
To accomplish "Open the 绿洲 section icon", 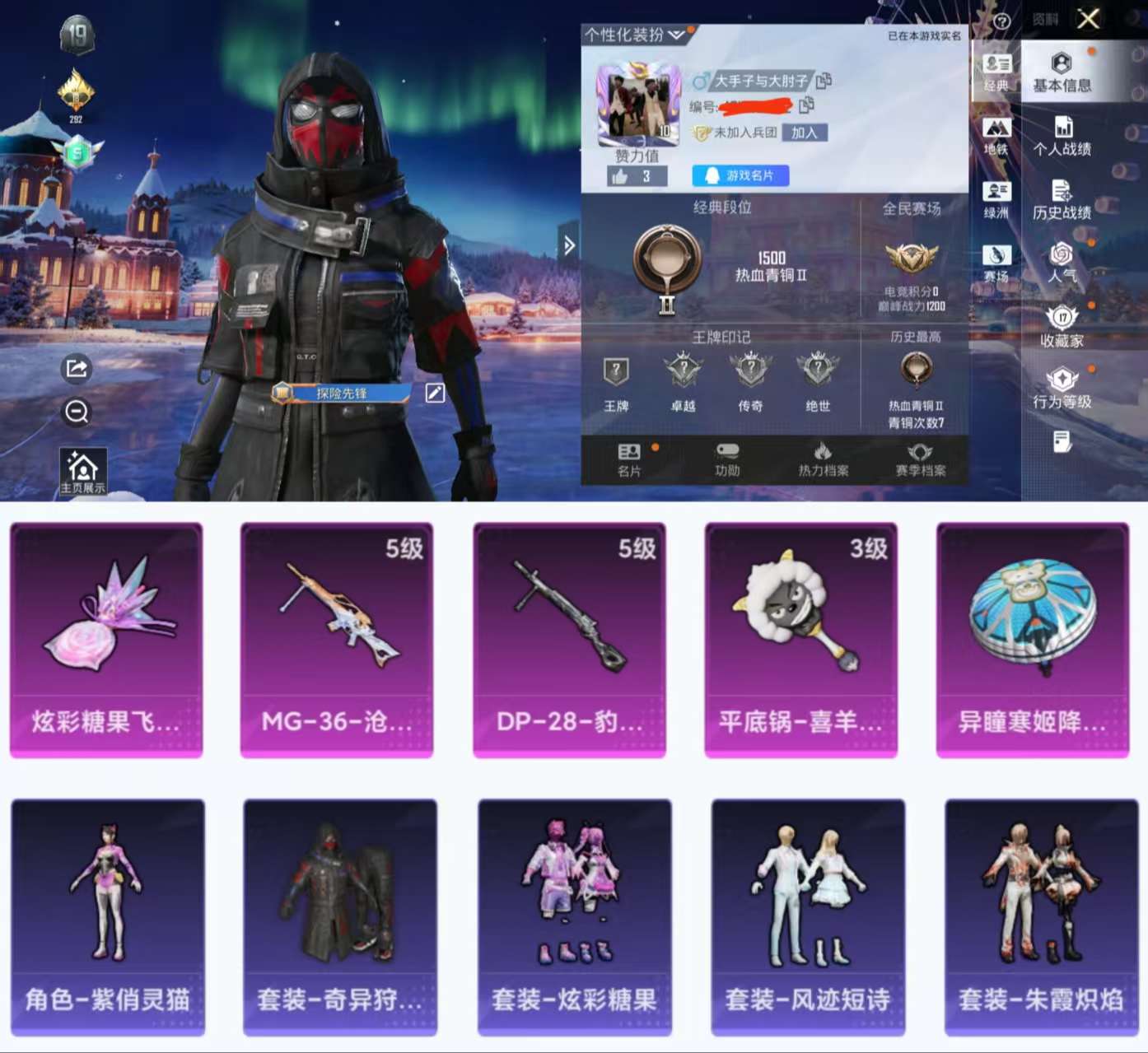I will (996, 198).
